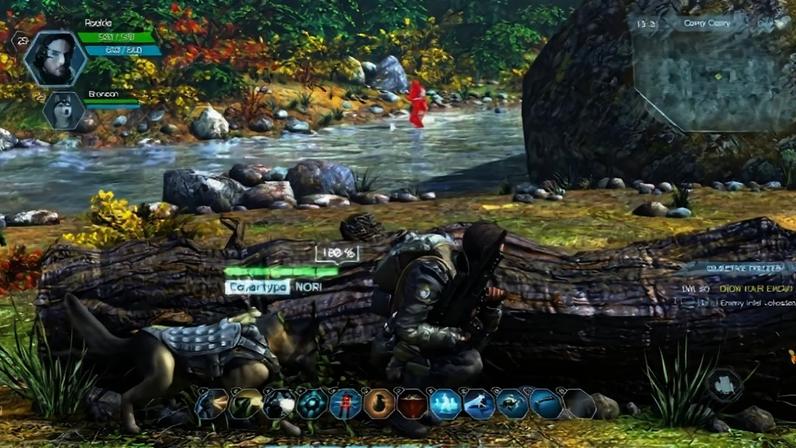Trigger the dark red ability icon
The image size is (796, 448).
pos(412,404)
